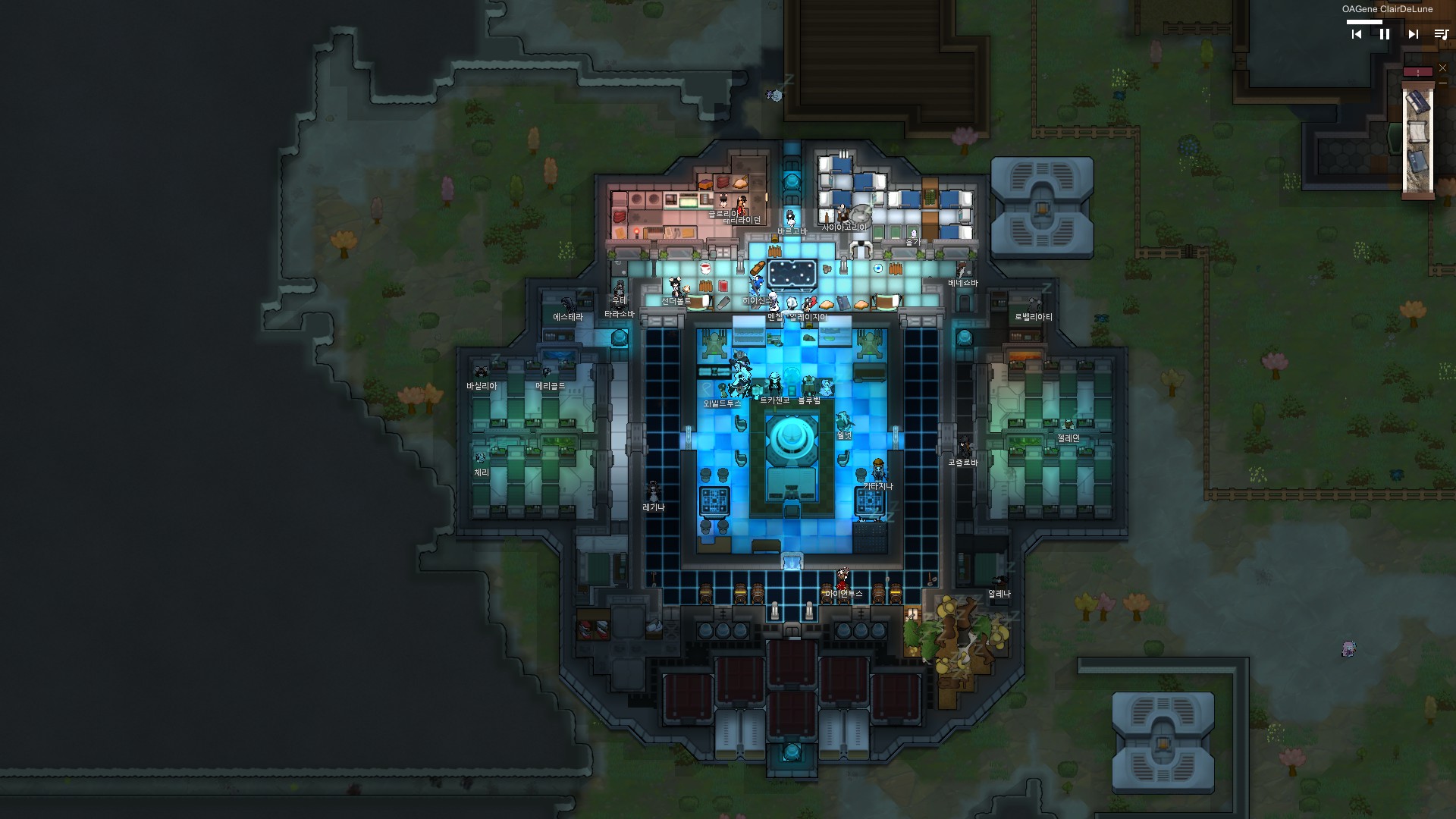Screen dimensions: 1456x819
Task: Close the scroll side panel
Action: click(1442, 68)
